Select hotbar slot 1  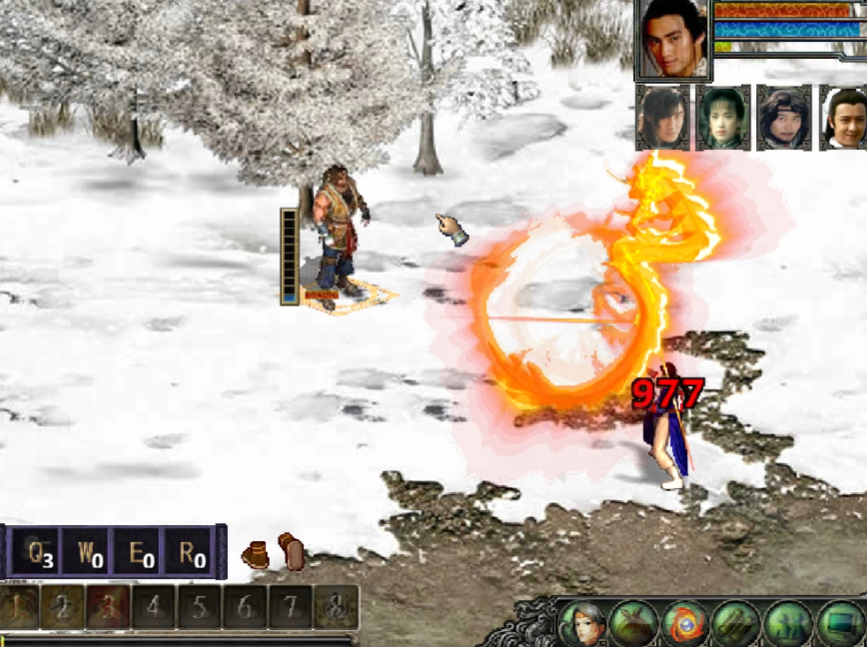point(20,607)
